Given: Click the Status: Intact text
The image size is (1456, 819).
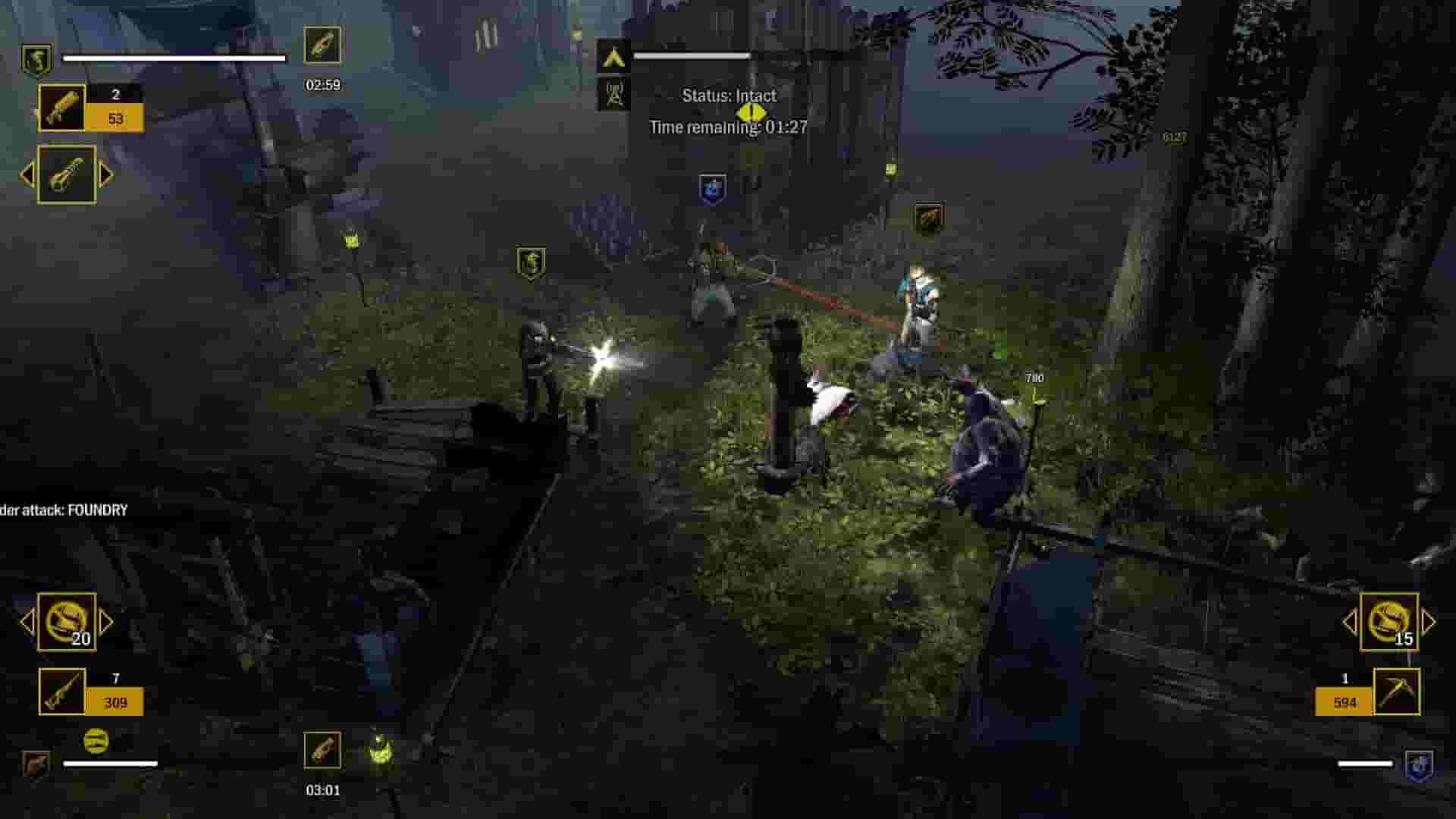Looking at the screenshot, I should coord(730,96).
